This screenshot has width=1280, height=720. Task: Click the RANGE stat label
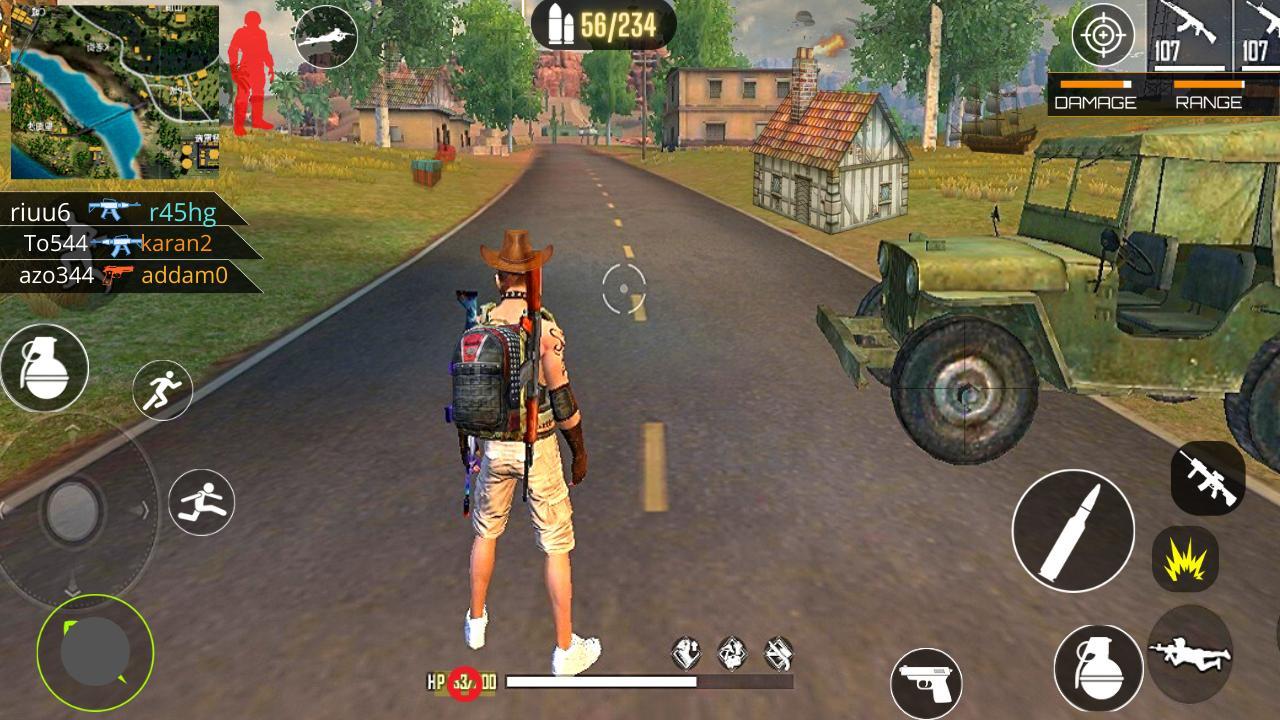[x=1209, y=101]
